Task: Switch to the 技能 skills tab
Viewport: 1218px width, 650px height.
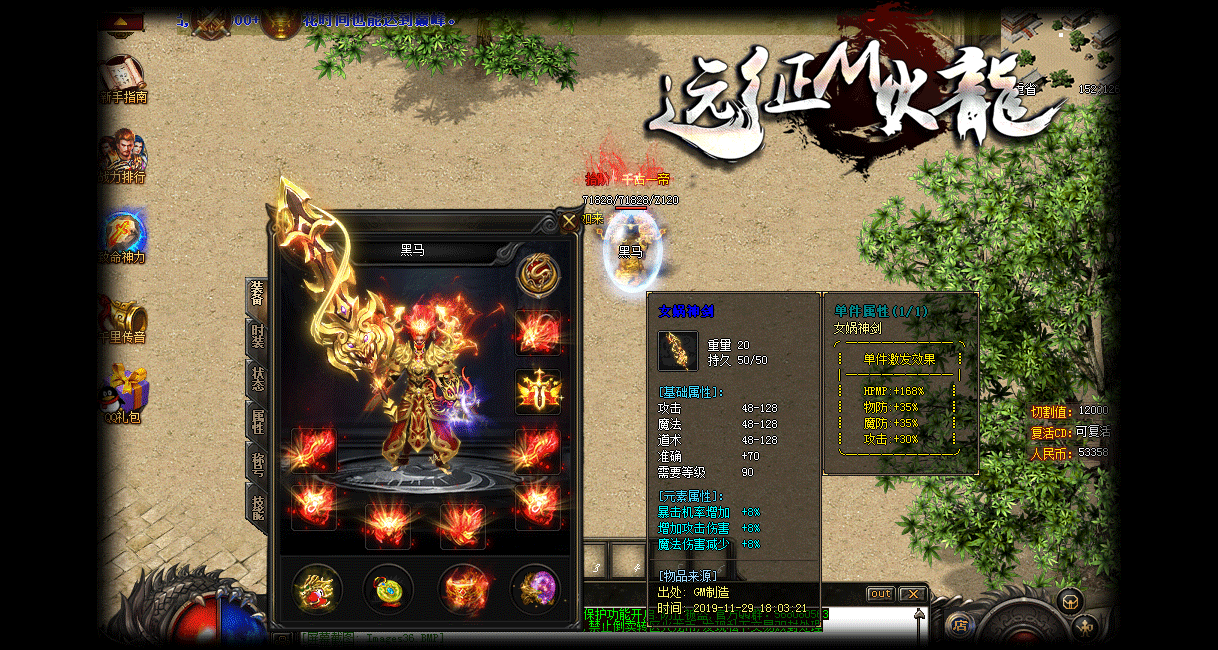Action: pyautogui.click(x=258, y=506)
